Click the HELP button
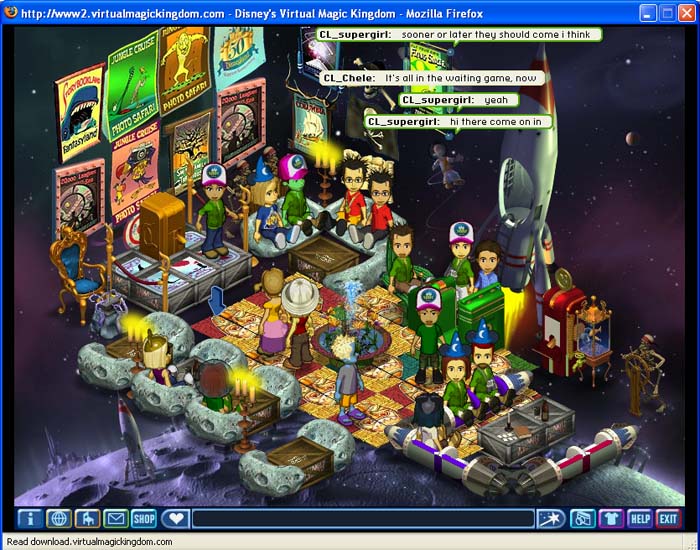The height and width of the screenshot is (550, 700). coord(640,518)
